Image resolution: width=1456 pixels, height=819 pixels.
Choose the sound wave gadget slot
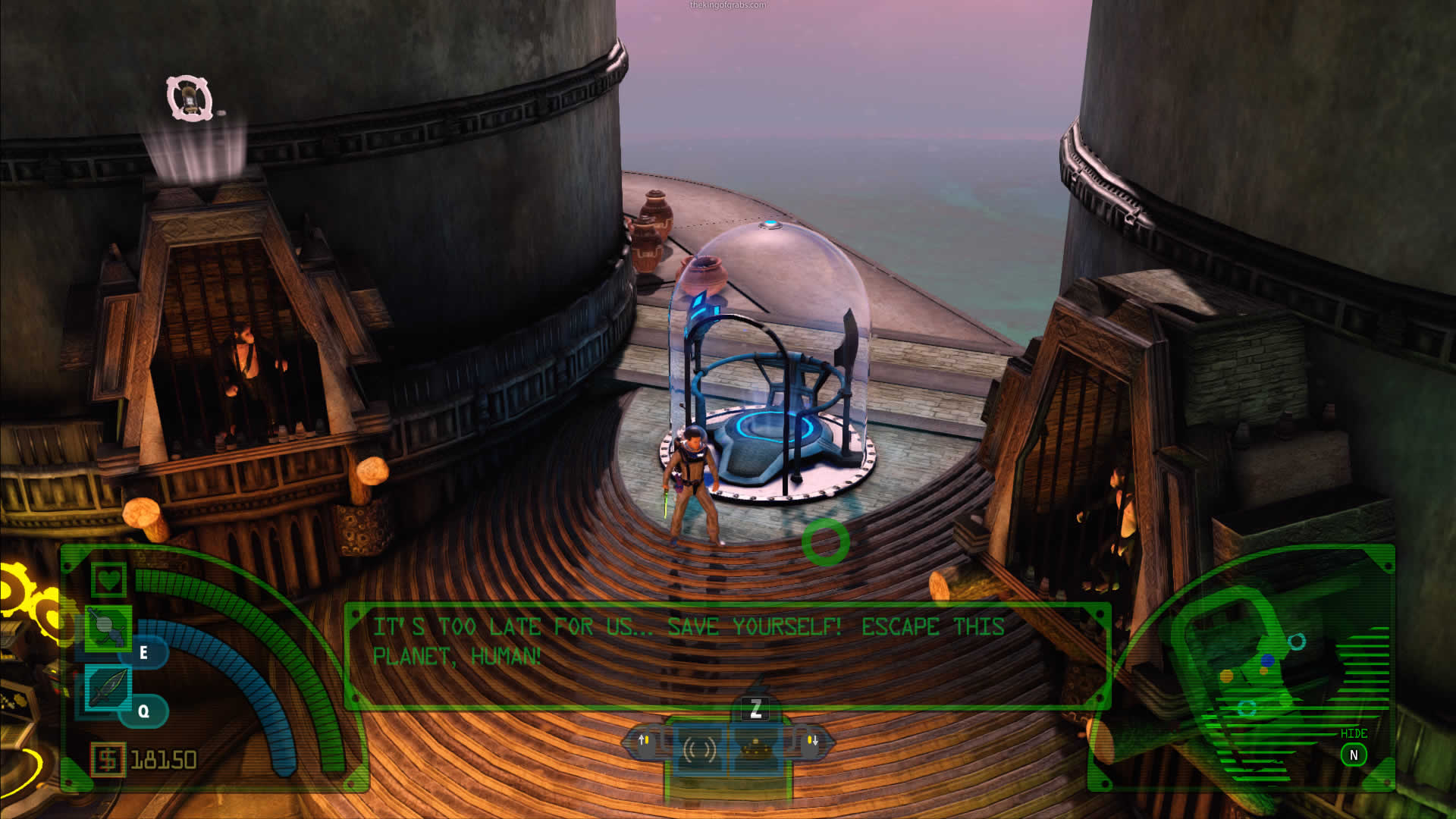click(x=698, y=749)
